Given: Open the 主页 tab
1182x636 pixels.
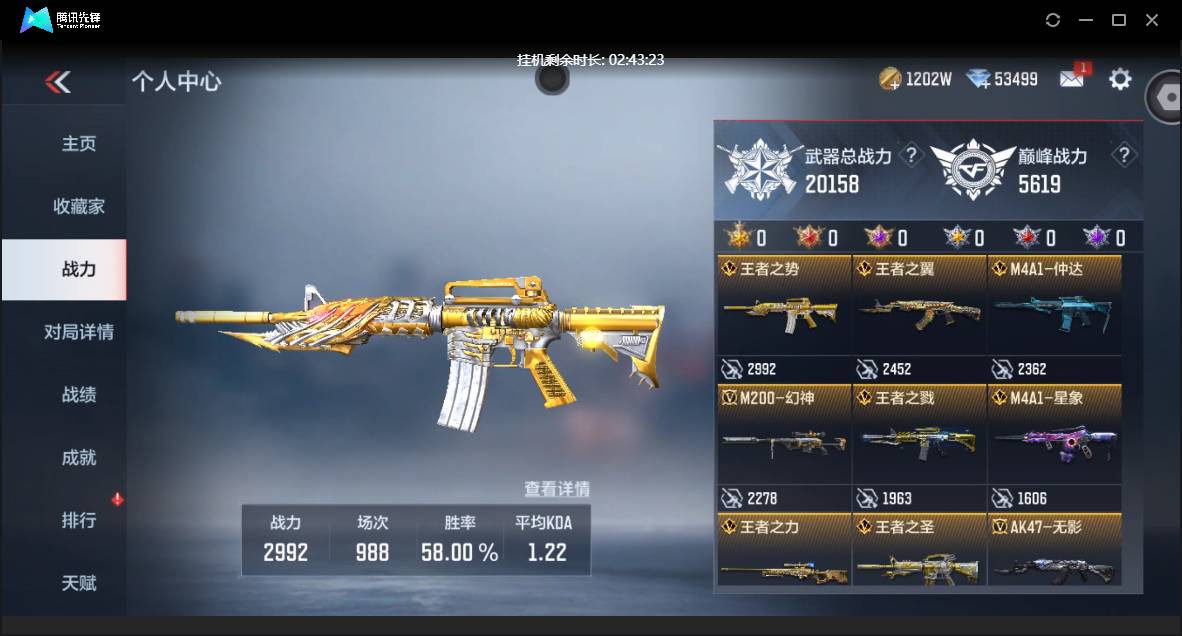Looking at the screenshot, I should coord(79,144).
